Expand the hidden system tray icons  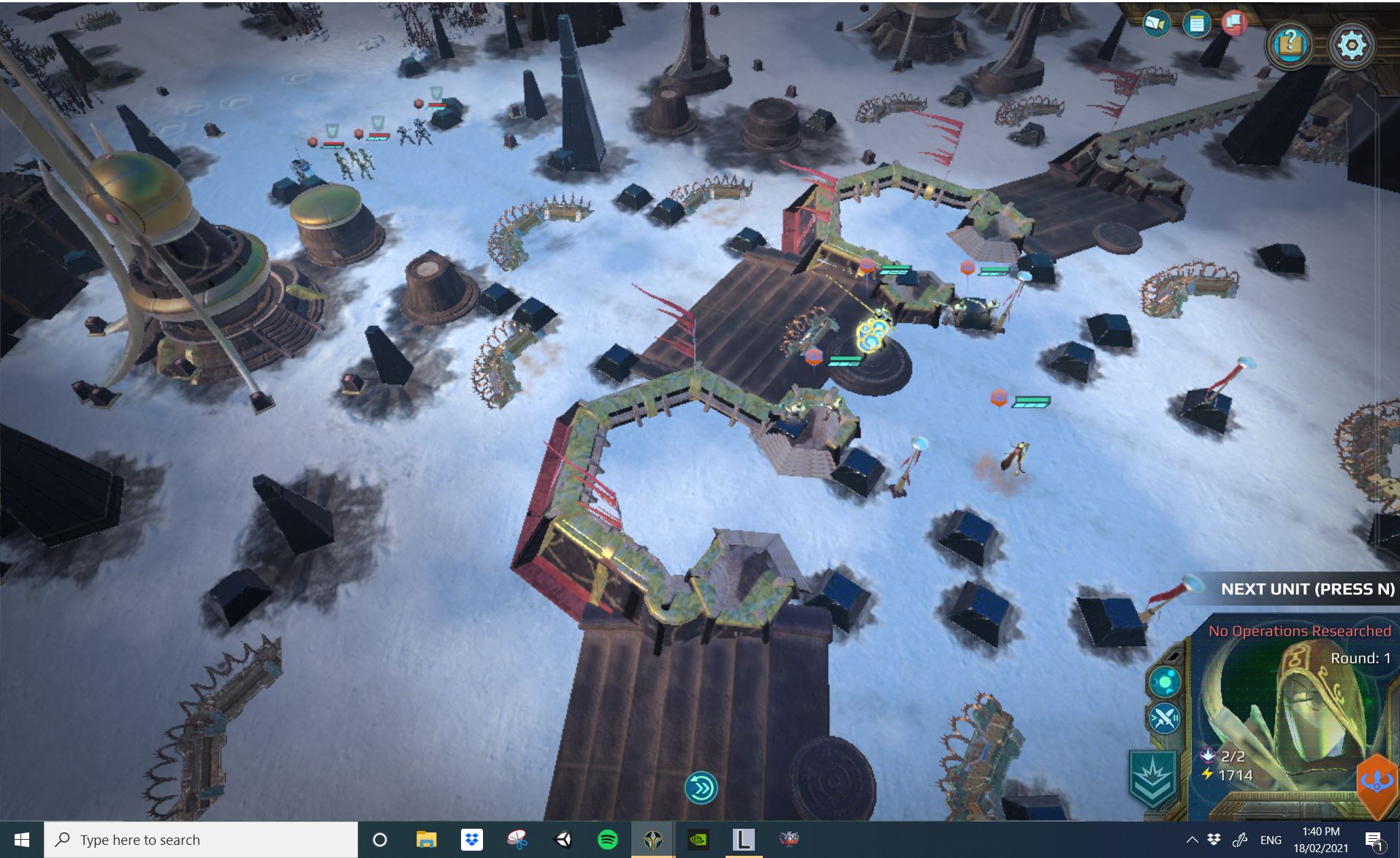pyautogui.click(x=1192, y=839)
